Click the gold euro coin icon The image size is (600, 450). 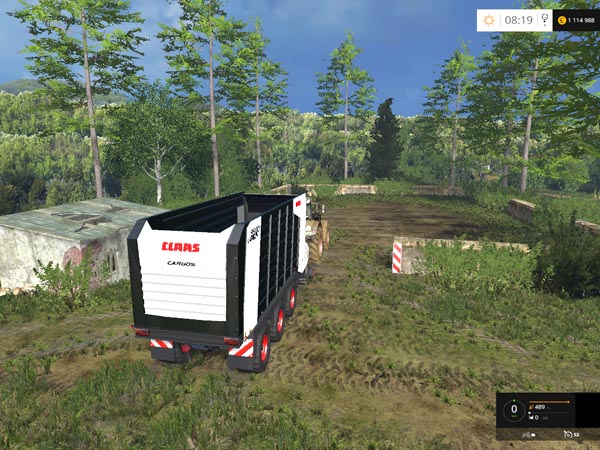pyautogui.click(x=562, y=19)
